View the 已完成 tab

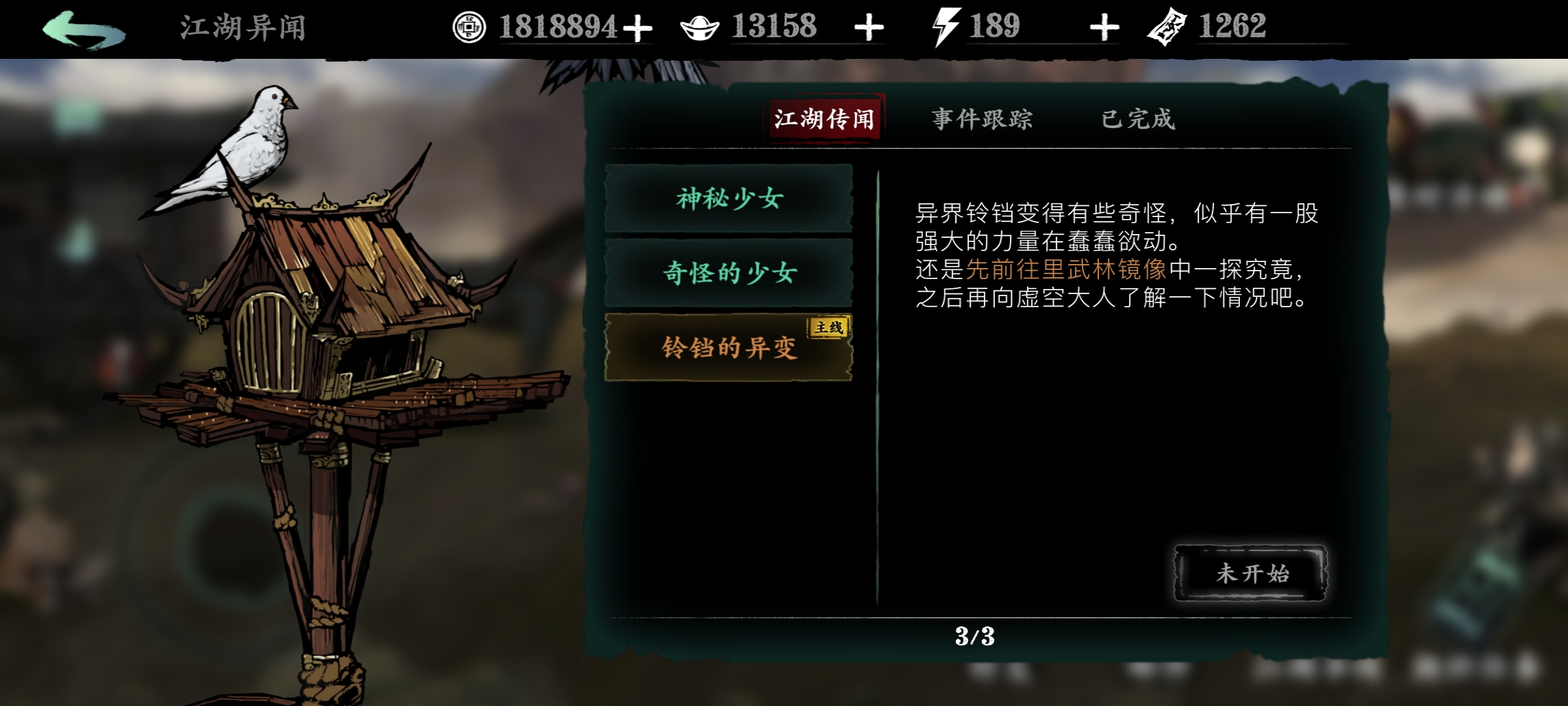[1139, 120]
